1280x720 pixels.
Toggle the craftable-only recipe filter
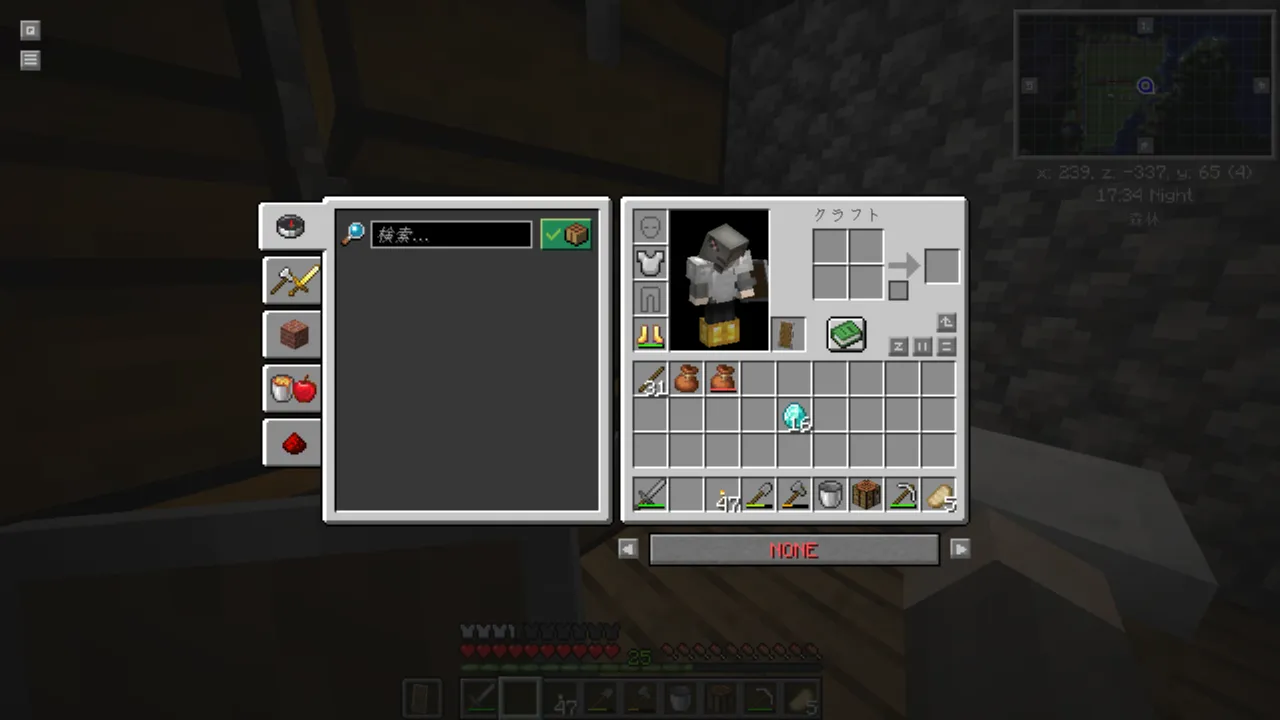[566, 235]
